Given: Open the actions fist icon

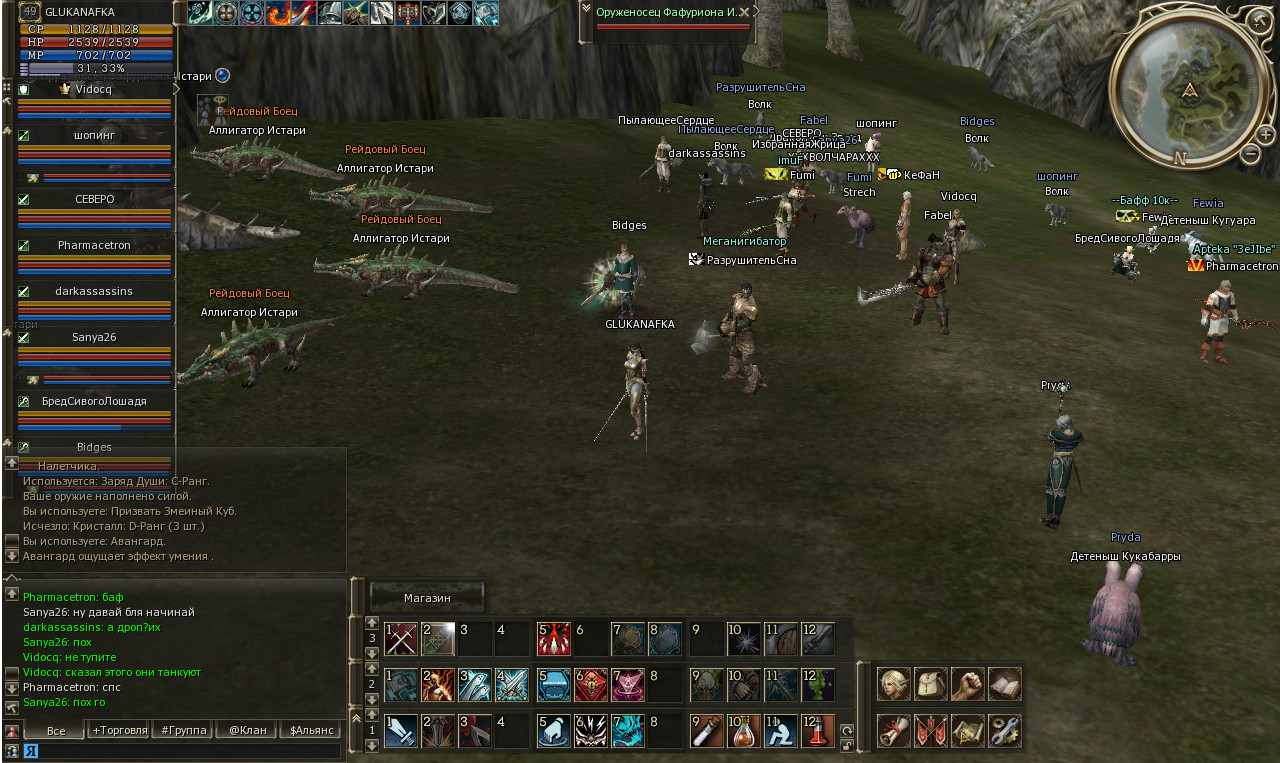Looking at the screenshot, I should (x=968, y=684).
